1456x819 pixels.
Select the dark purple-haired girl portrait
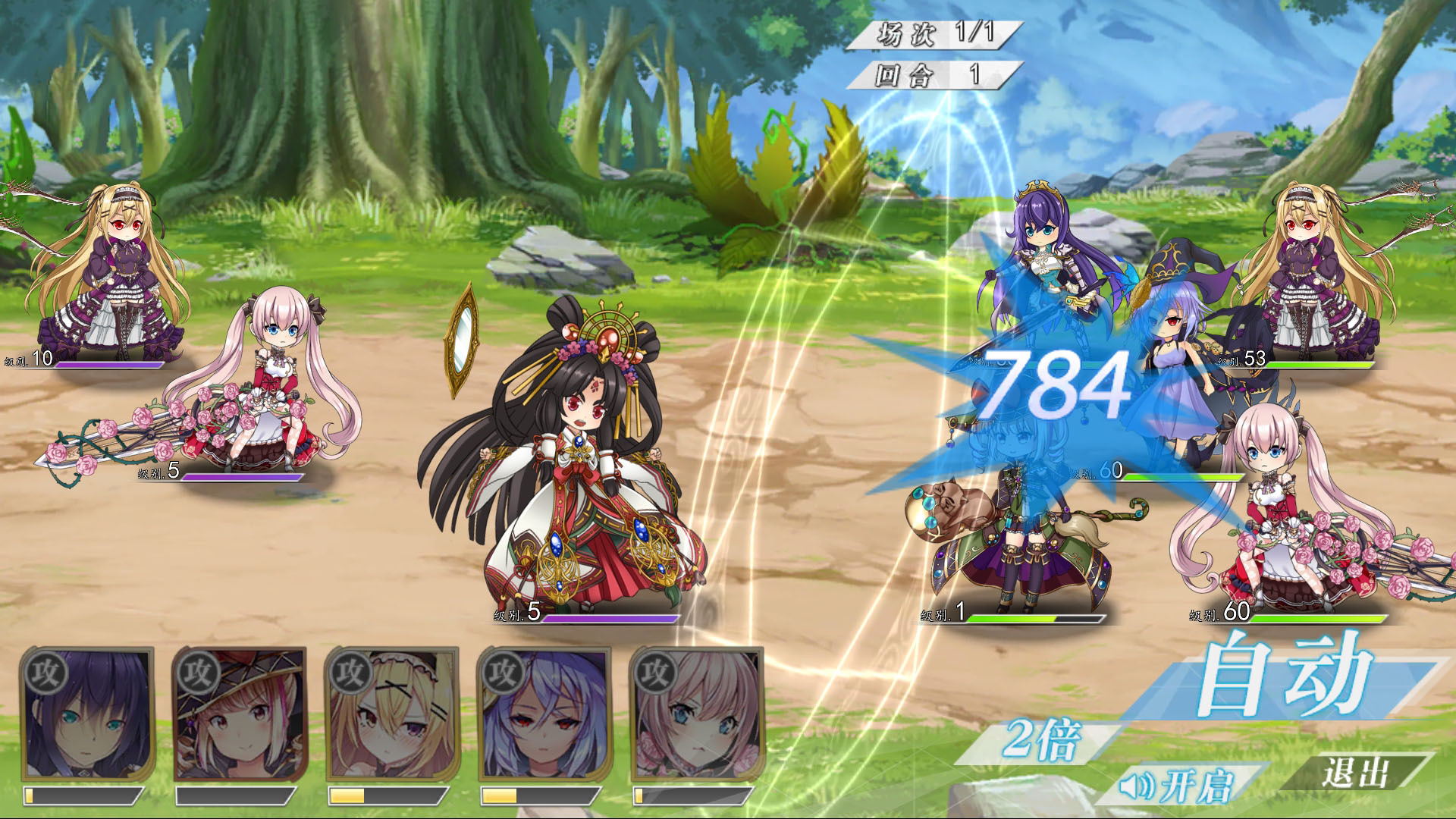pos(87,714)
